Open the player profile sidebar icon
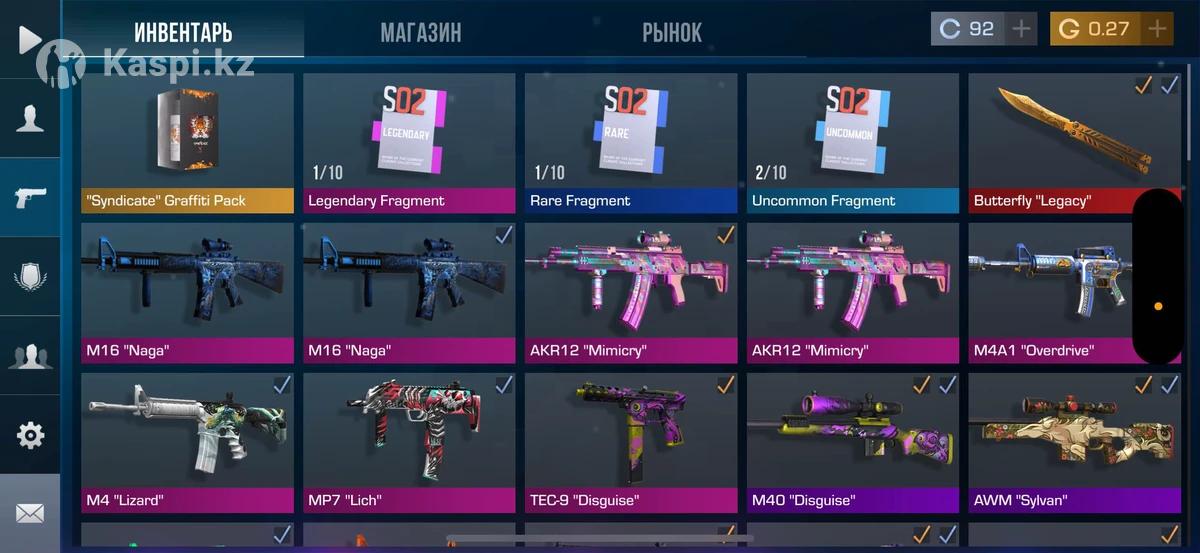Image resolution: width=1200 pixels, height=553 pixels. [30, 118]
